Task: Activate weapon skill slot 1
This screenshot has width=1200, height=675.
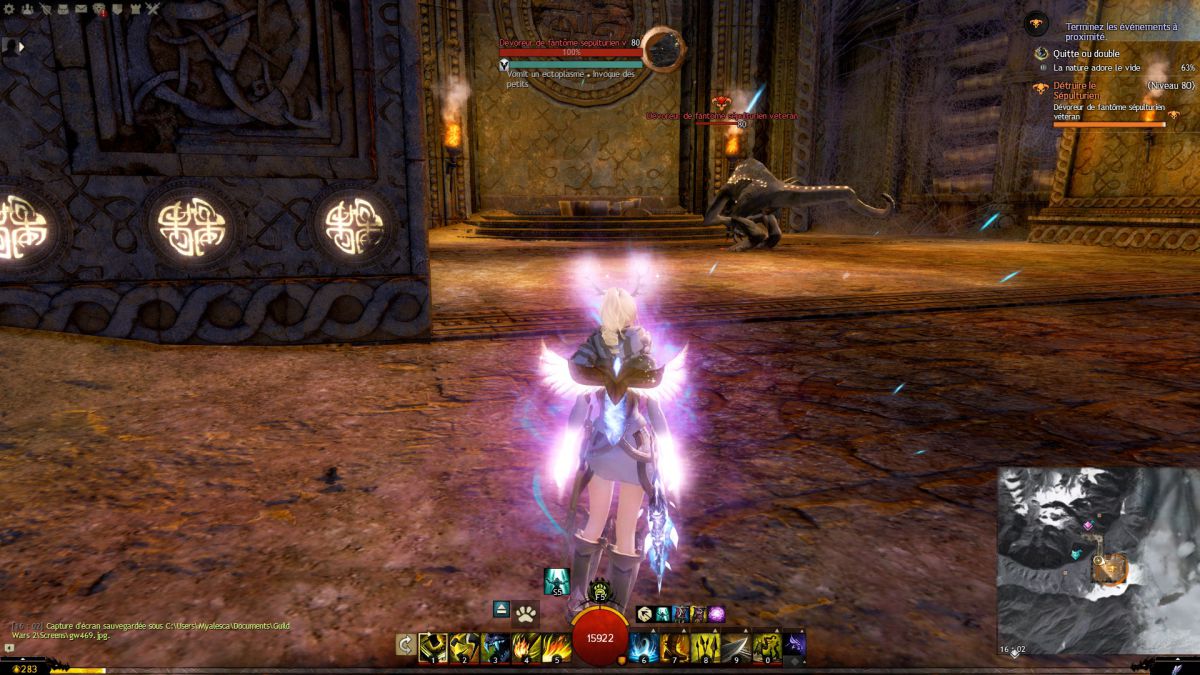Action: pyautogui.click(x=433, y=646)
